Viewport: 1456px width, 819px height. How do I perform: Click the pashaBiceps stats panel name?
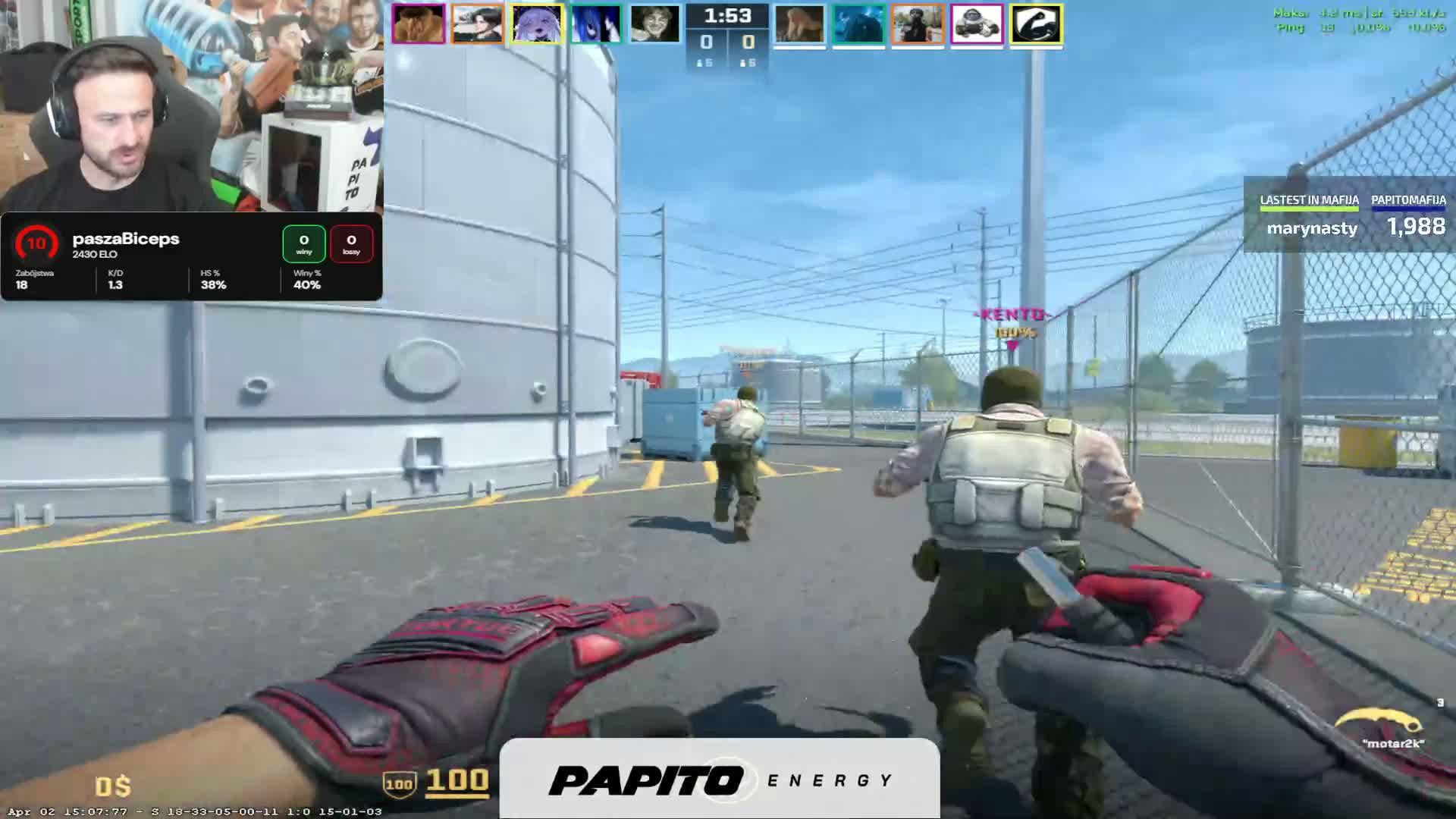click(x=126, y=239)
